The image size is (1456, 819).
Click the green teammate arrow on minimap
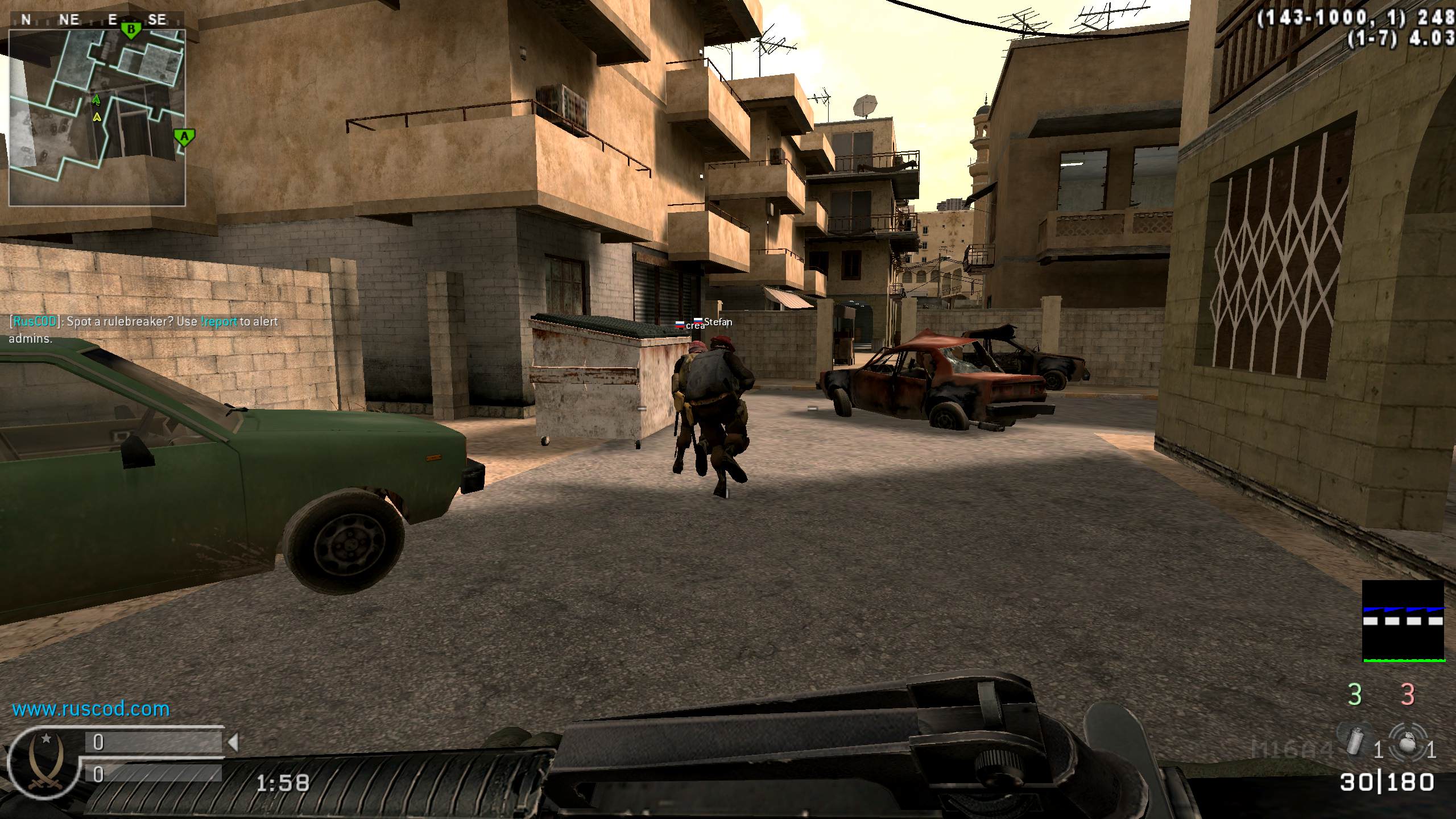pos(96,101)
